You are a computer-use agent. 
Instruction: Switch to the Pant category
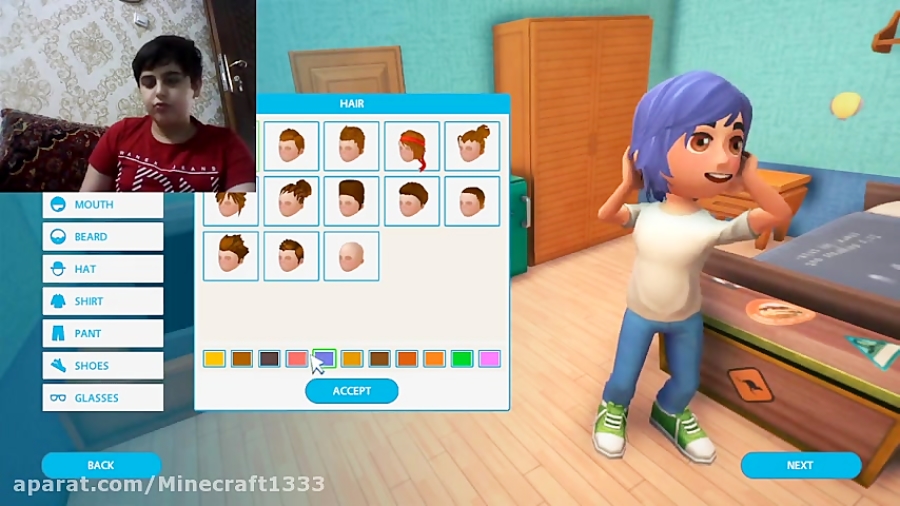103,333
